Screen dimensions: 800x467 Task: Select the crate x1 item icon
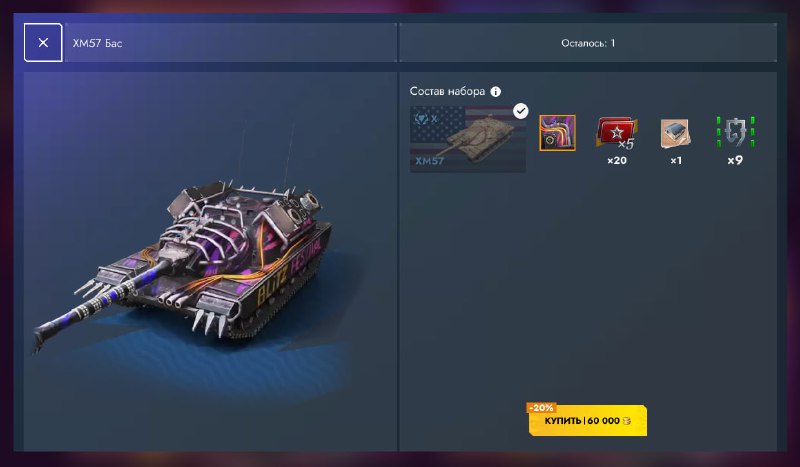tap(675, 133)
